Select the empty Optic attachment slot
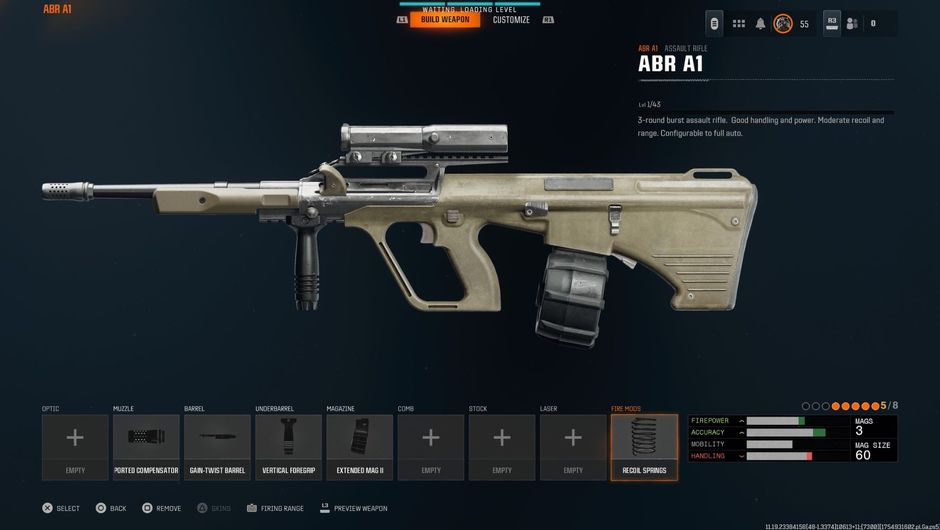Viewport: 940px width, 530px height. tap(75, 447)
